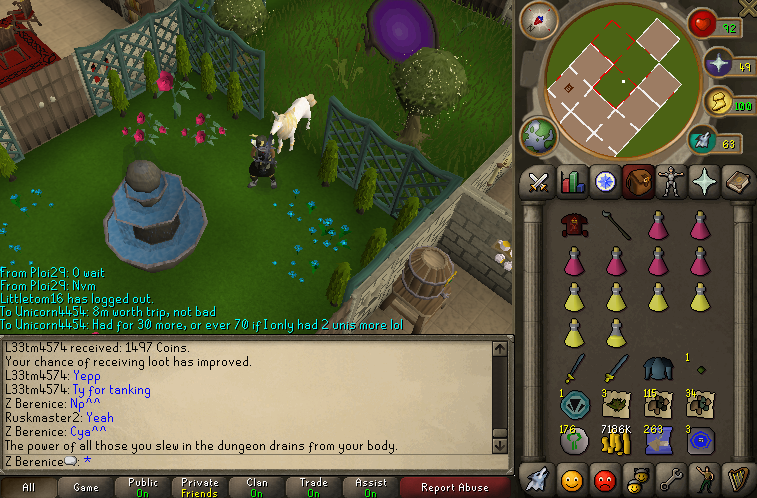Open the Prayer tab
The image size is (757, 498).
[703, 182]
